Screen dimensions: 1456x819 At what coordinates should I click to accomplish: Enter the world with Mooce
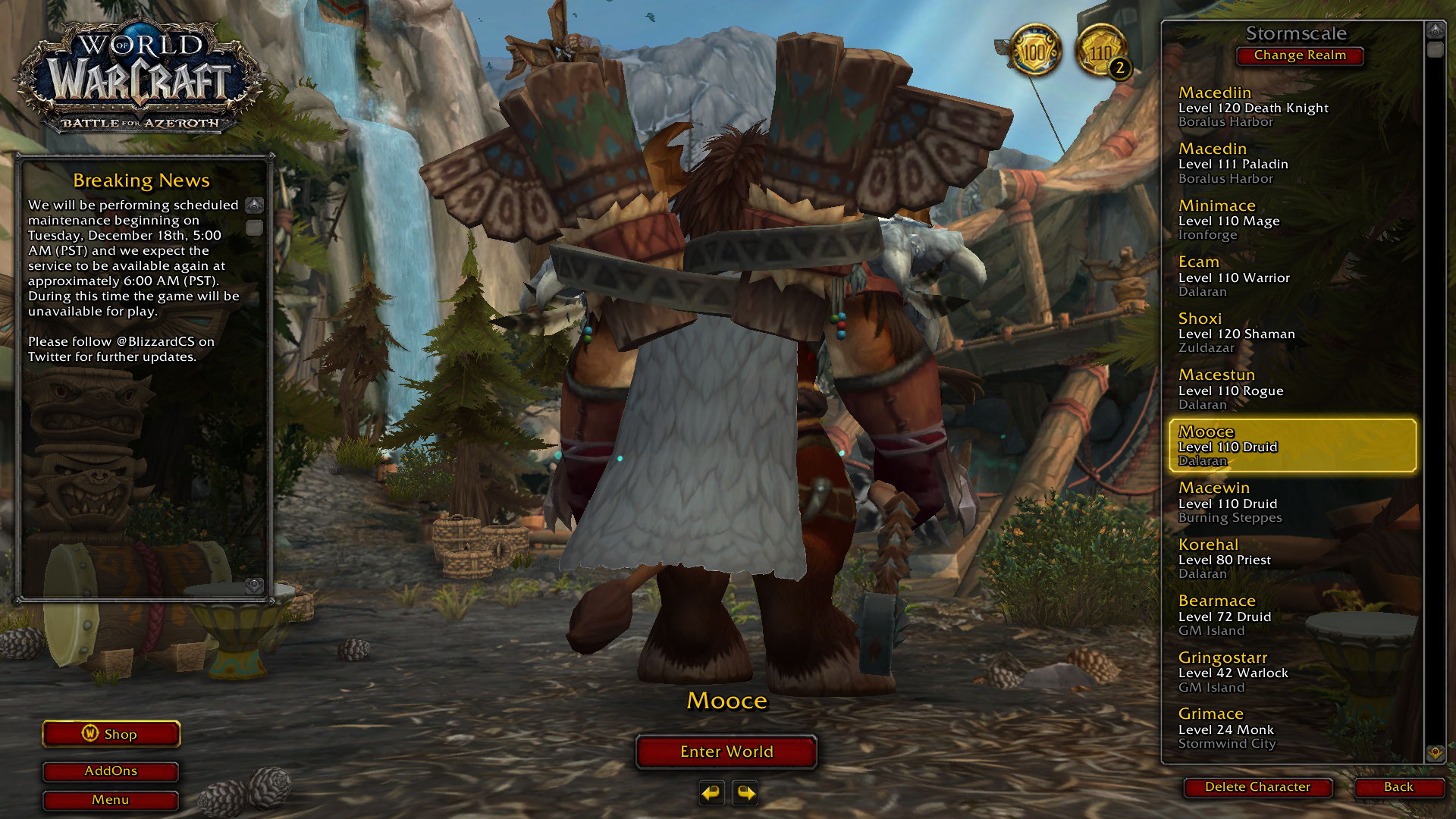tap(726, 752)
